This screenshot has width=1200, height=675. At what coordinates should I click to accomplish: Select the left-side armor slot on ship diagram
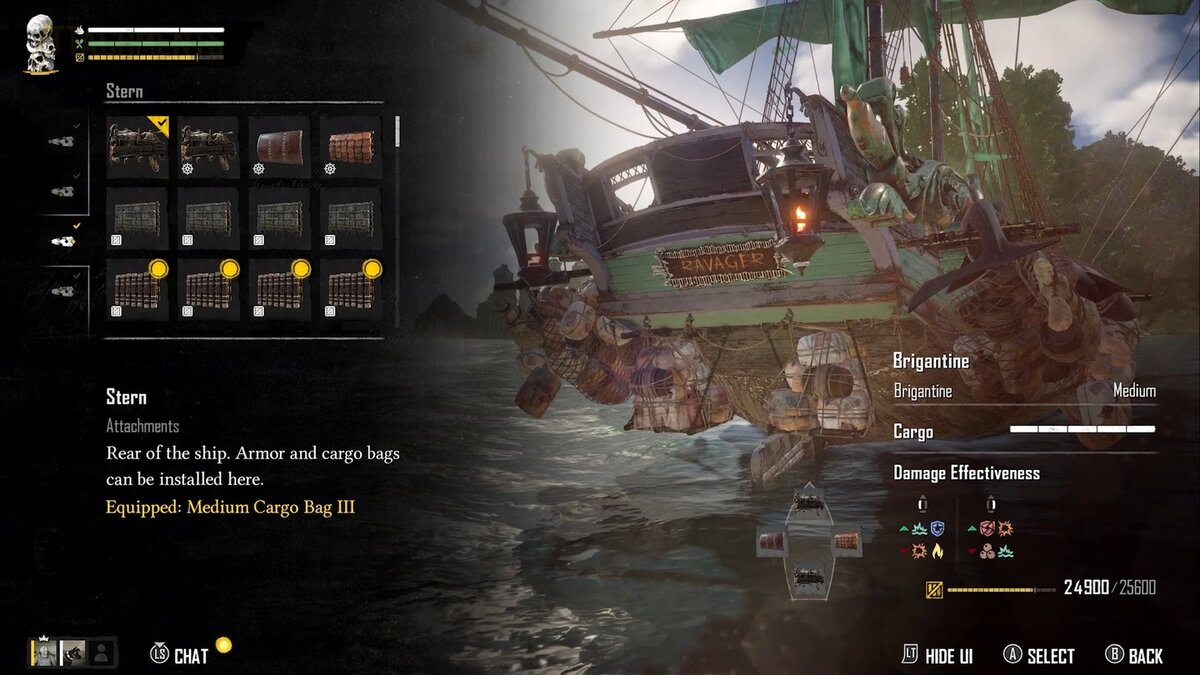pyautogui.click(x=772, y=542)
